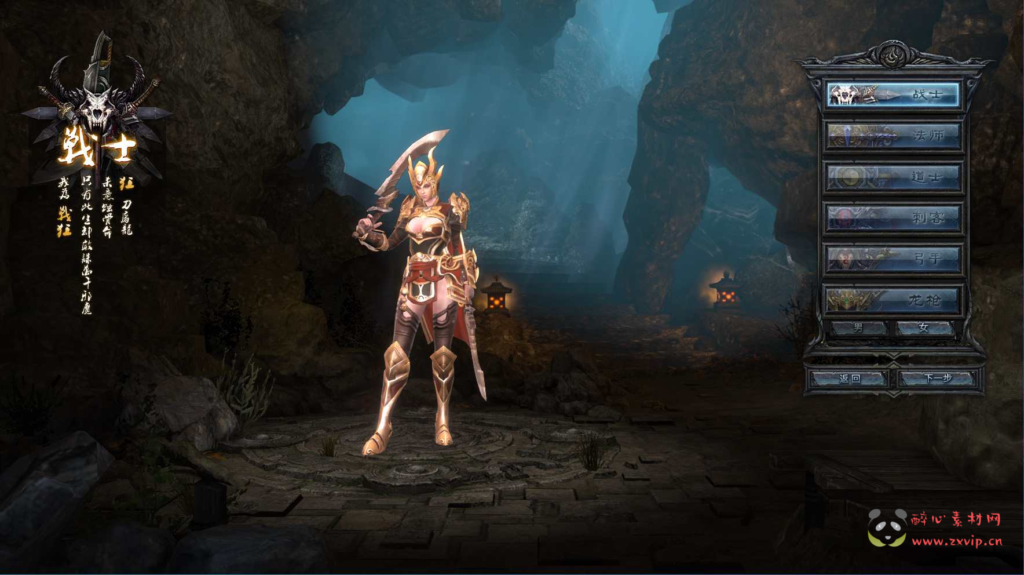1024x575 pixels.
Task: Pick the 龙枪 dragon lance class
Action: pos(893,299)
